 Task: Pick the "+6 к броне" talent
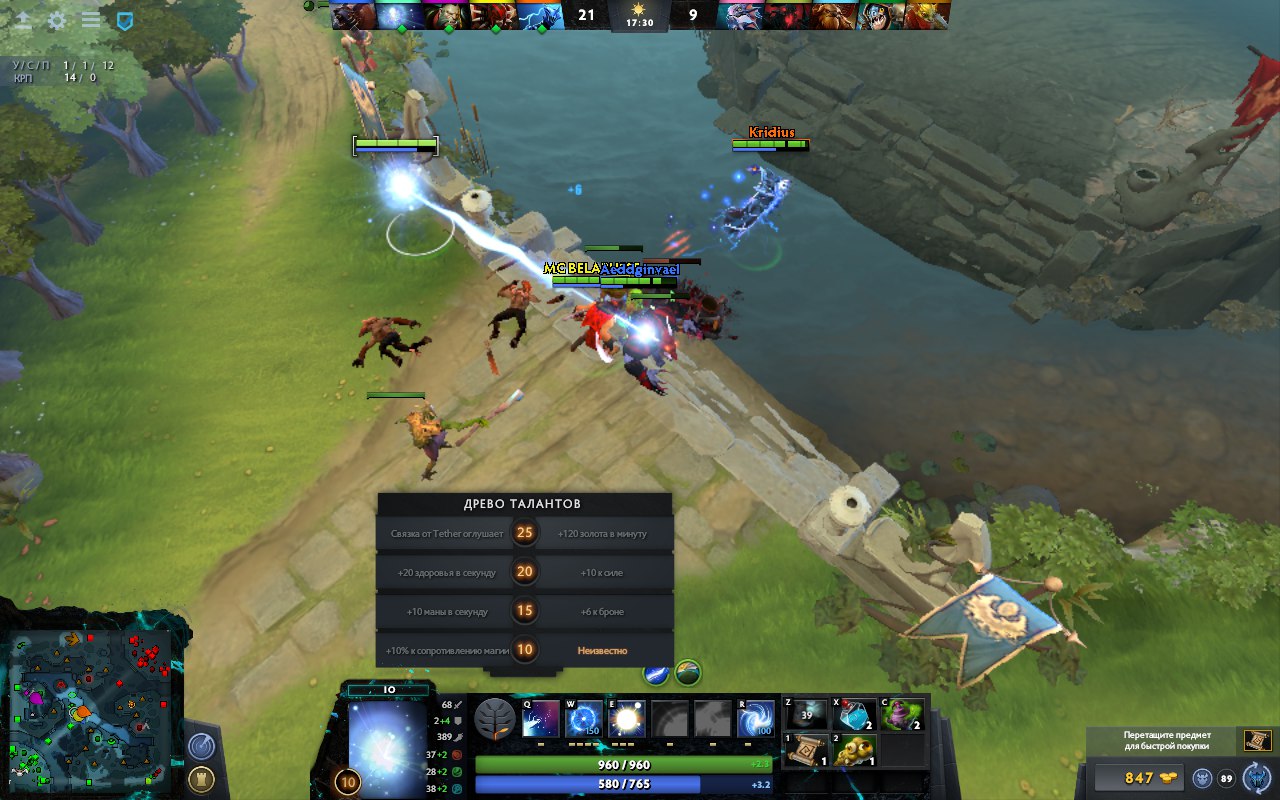point(602,612)
